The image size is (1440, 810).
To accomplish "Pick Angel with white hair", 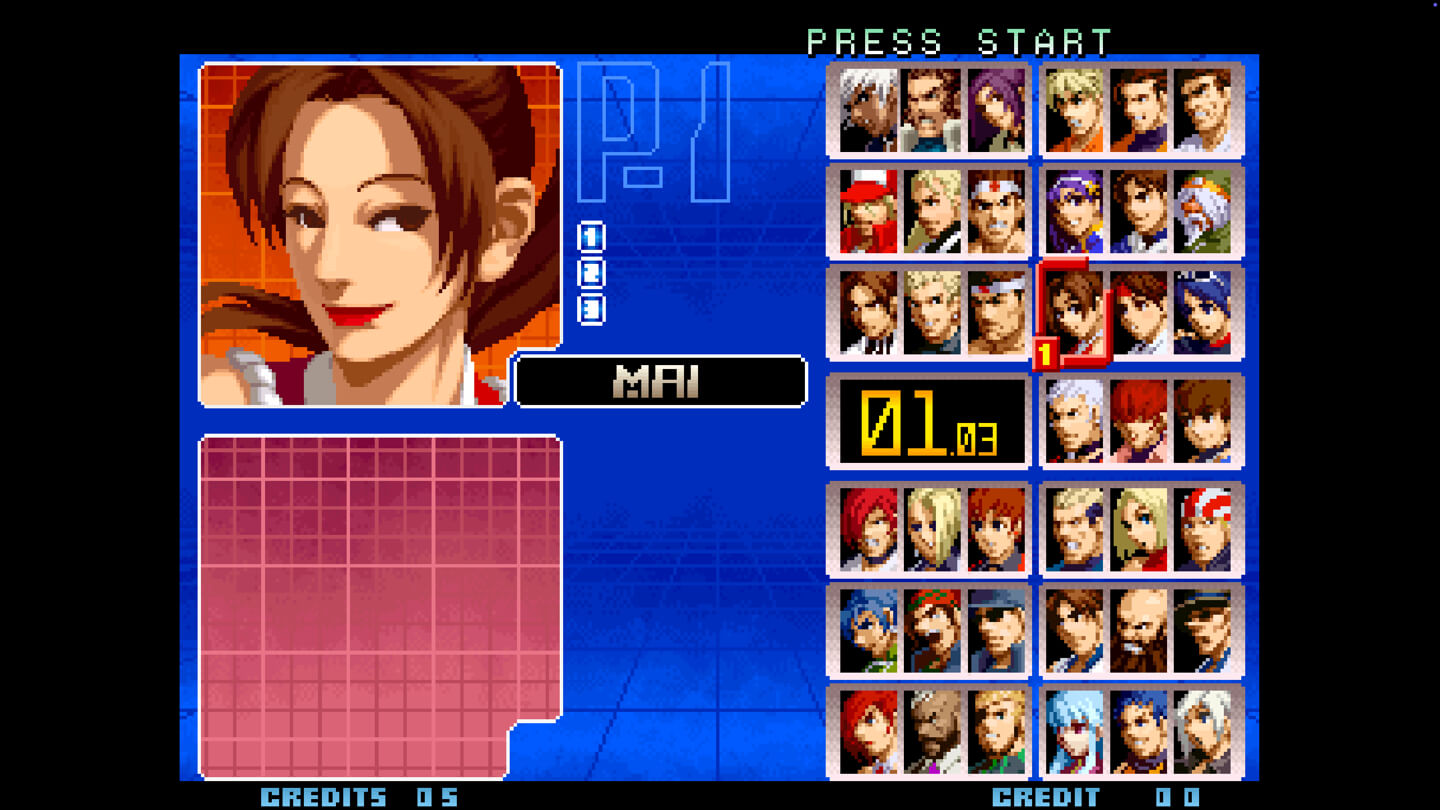I will click(1205, 733).
